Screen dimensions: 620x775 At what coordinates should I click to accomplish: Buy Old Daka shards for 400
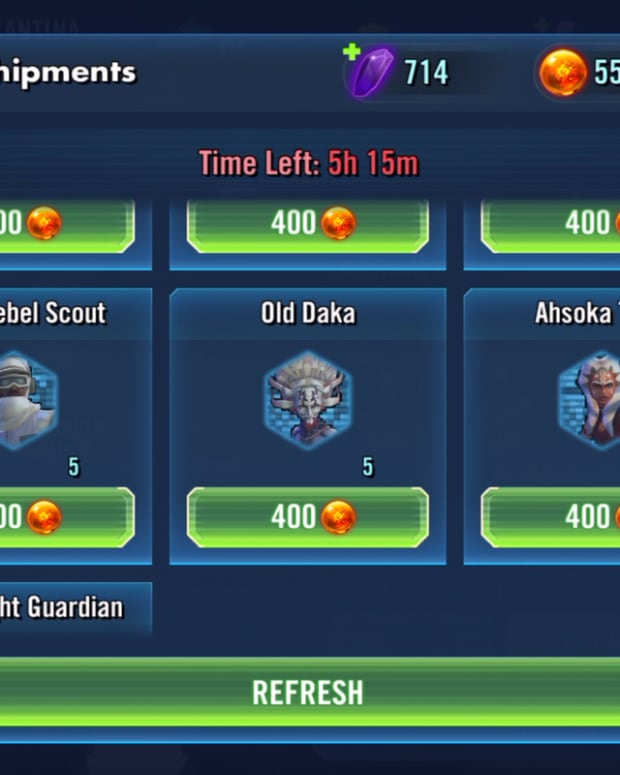308,517
